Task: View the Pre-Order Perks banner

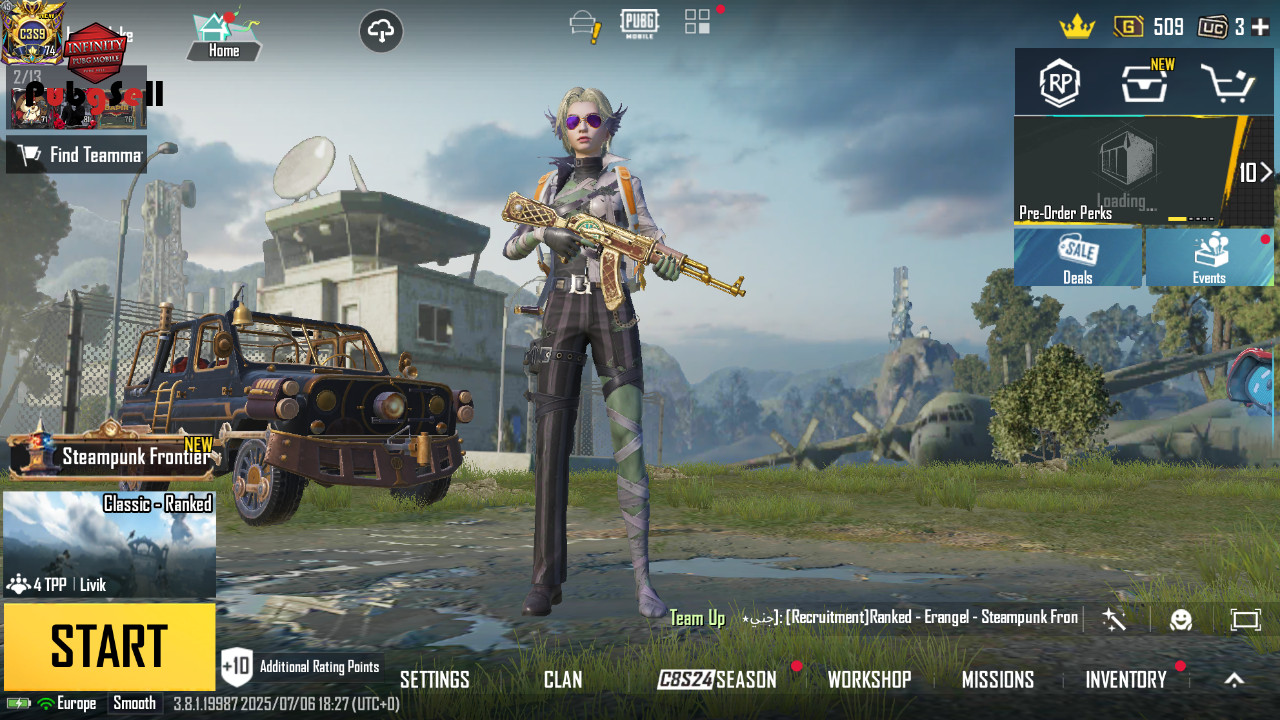Action: point(1130,172)
